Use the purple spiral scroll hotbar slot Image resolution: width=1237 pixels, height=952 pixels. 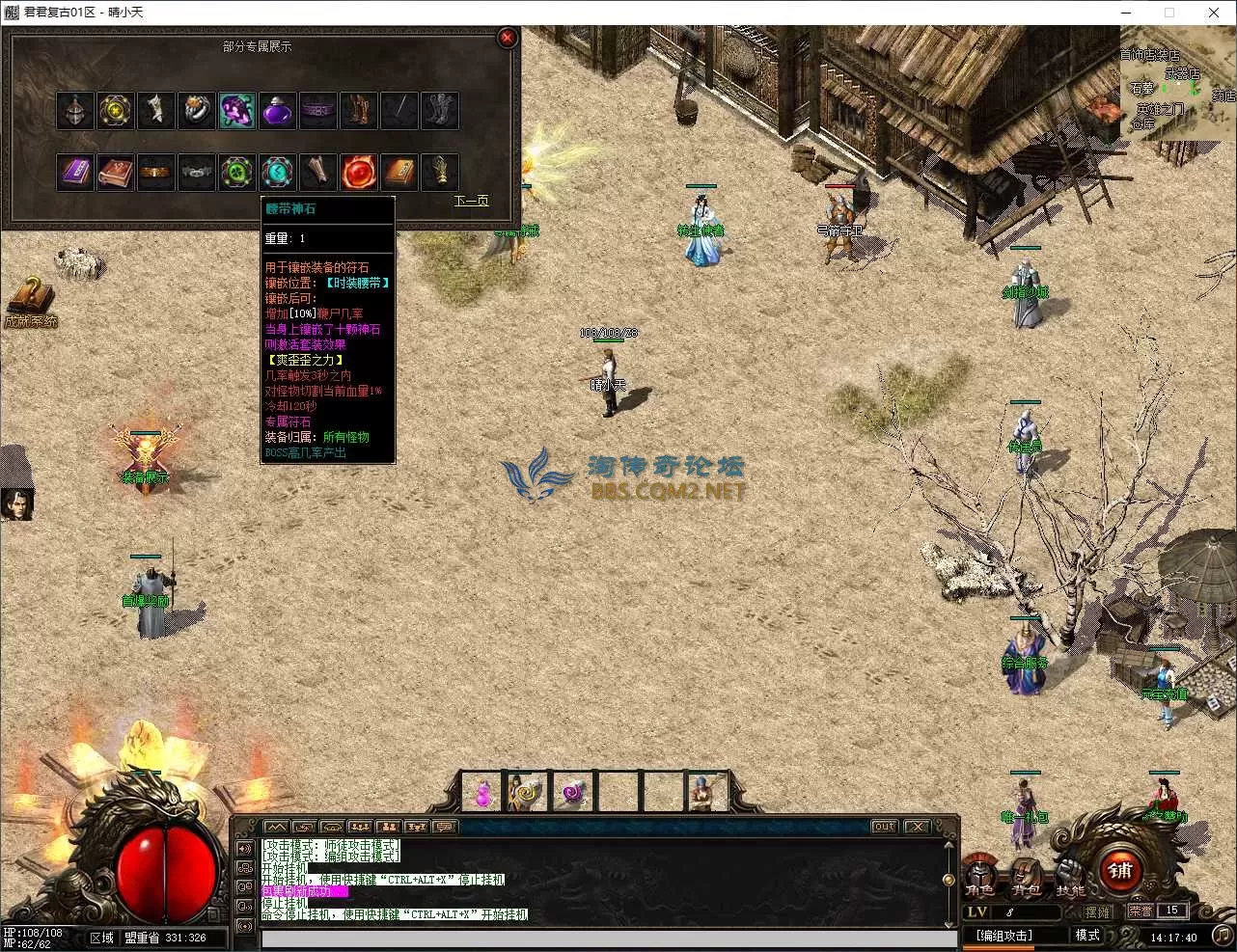click(574, 793)
